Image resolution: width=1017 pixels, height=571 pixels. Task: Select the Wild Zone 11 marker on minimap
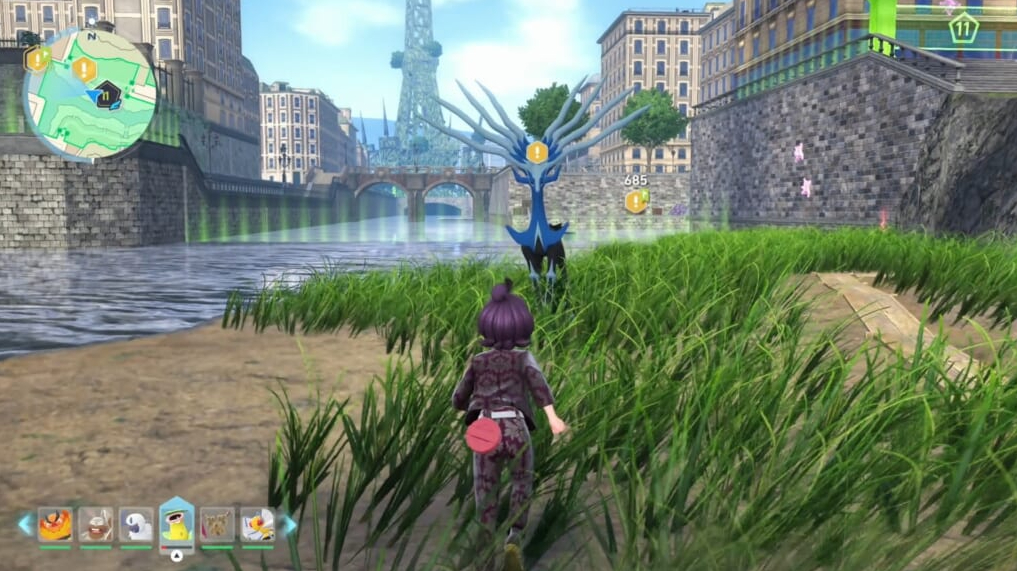[107, 95]
